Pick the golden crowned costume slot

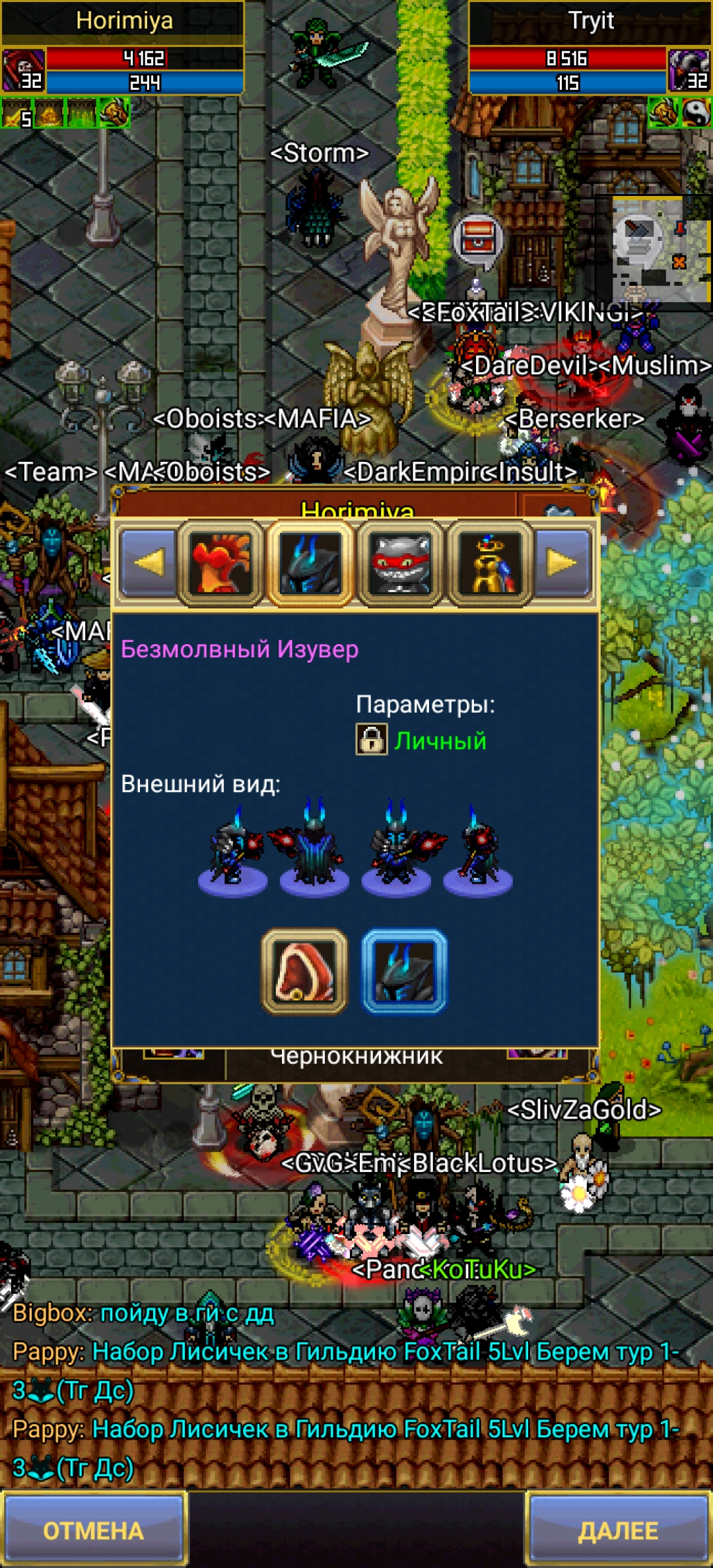pos(490,563)
